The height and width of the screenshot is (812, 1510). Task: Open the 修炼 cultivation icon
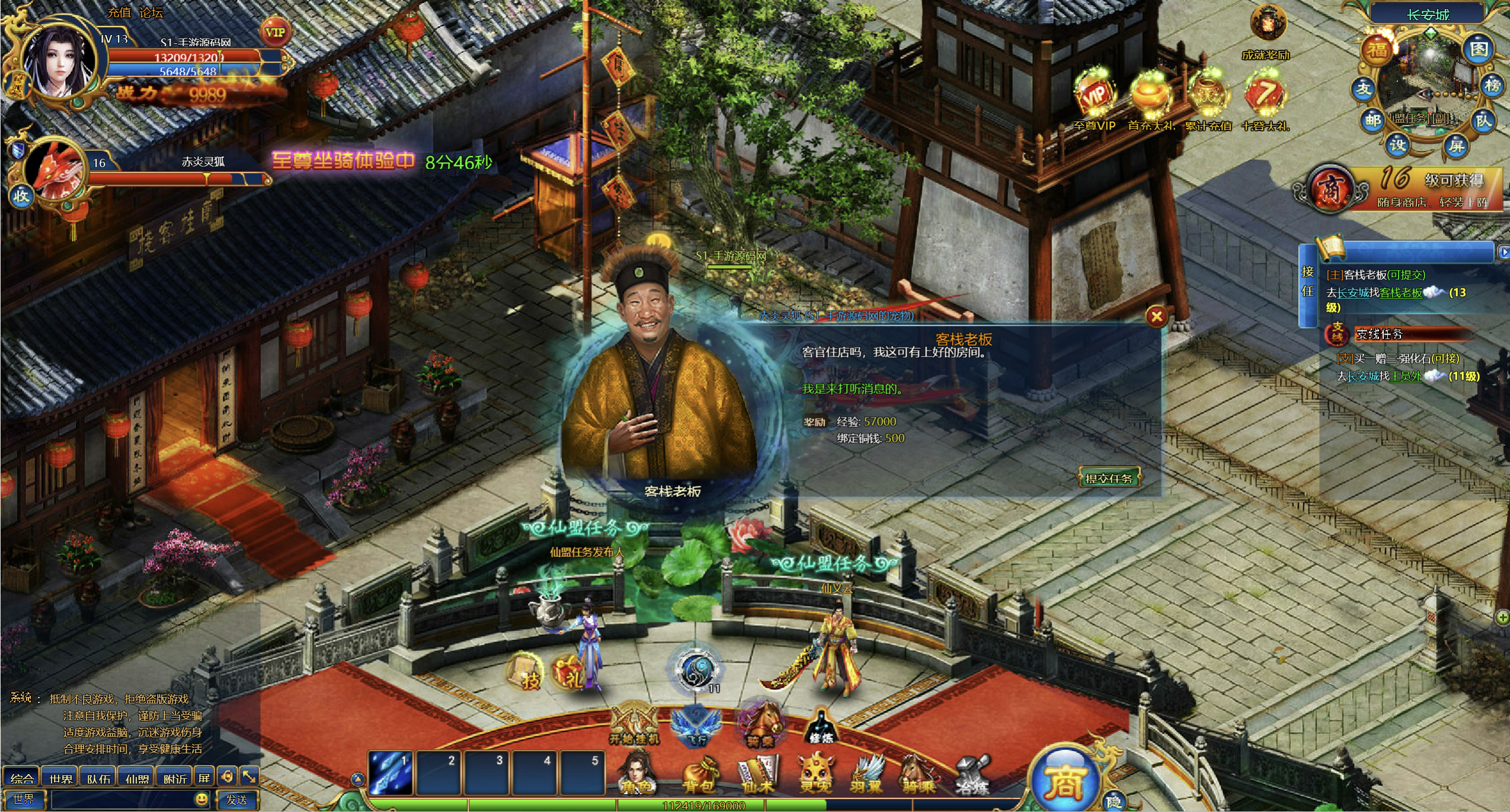[821, 727]
